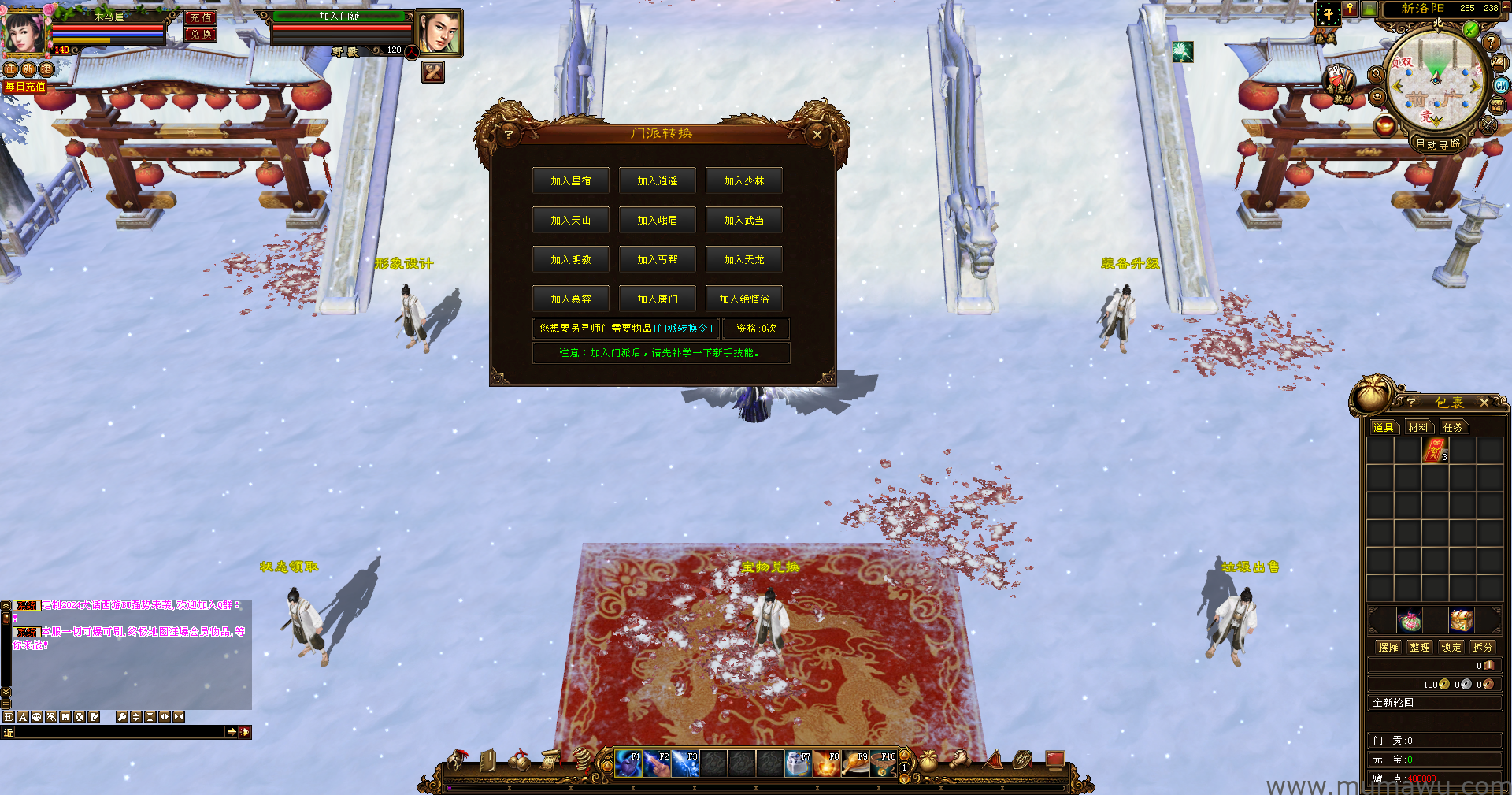Choose 加入武当 sect button
1512x795 pixels.
pyautogui.click(x=744, y=221)
